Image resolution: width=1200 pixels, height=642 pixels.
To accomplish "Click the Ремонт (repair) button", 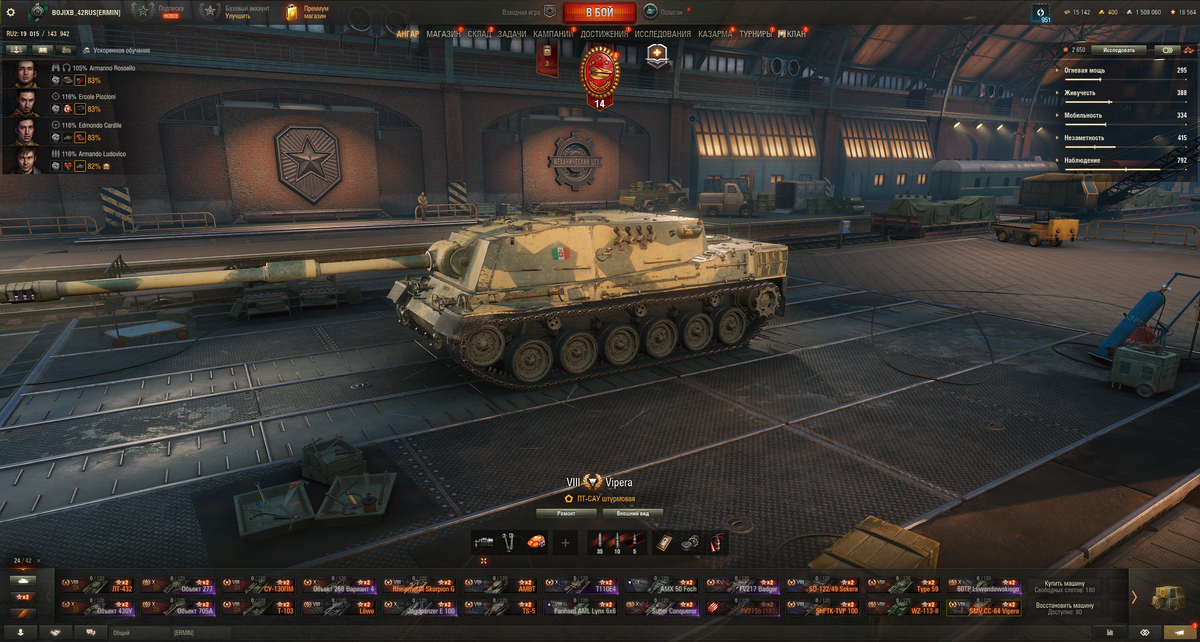I will coord(566,513).
